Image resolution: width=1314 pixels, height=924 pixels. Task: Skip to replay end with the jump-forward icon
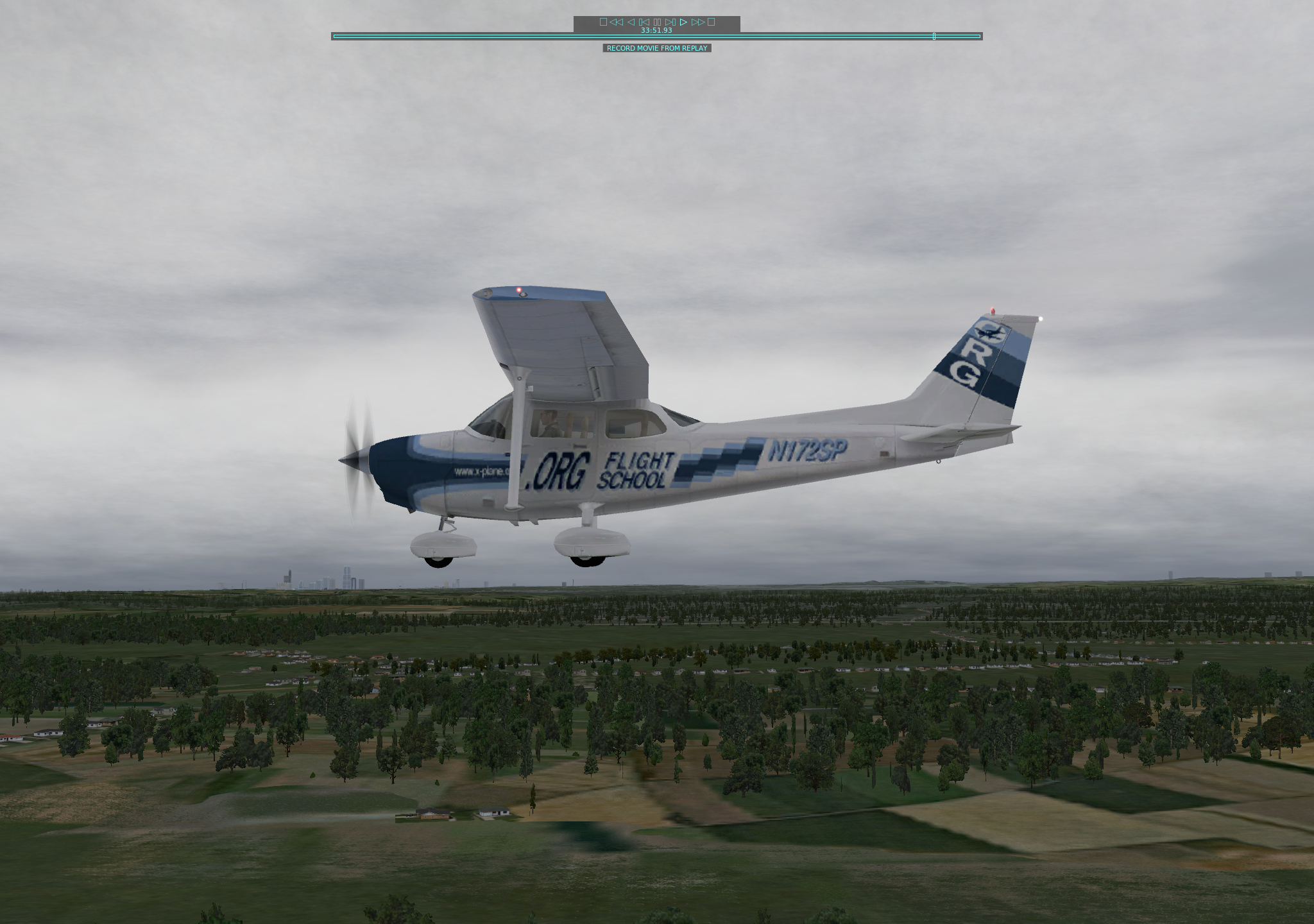pyautogui.click(x=670, y=22)
